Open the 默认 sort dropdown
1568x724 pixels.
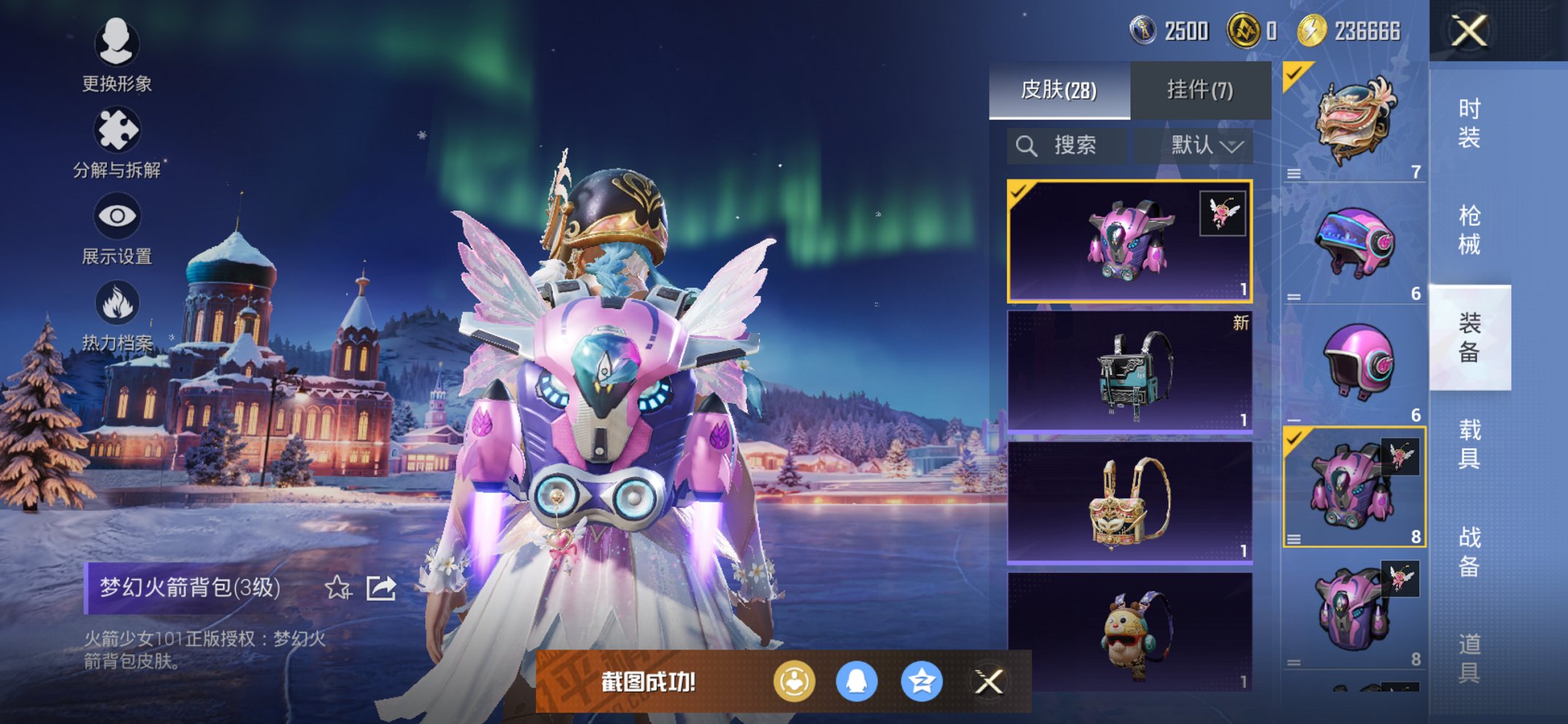[x=1206, y=146]
